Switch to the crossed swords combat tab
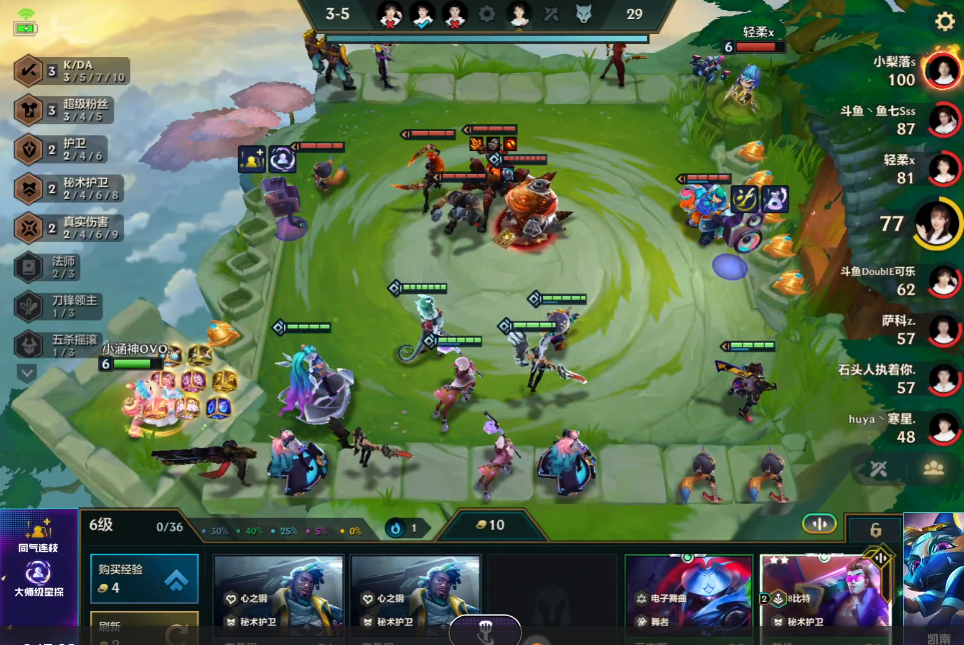Screen dimensions: 964x645 click(879, 467)
